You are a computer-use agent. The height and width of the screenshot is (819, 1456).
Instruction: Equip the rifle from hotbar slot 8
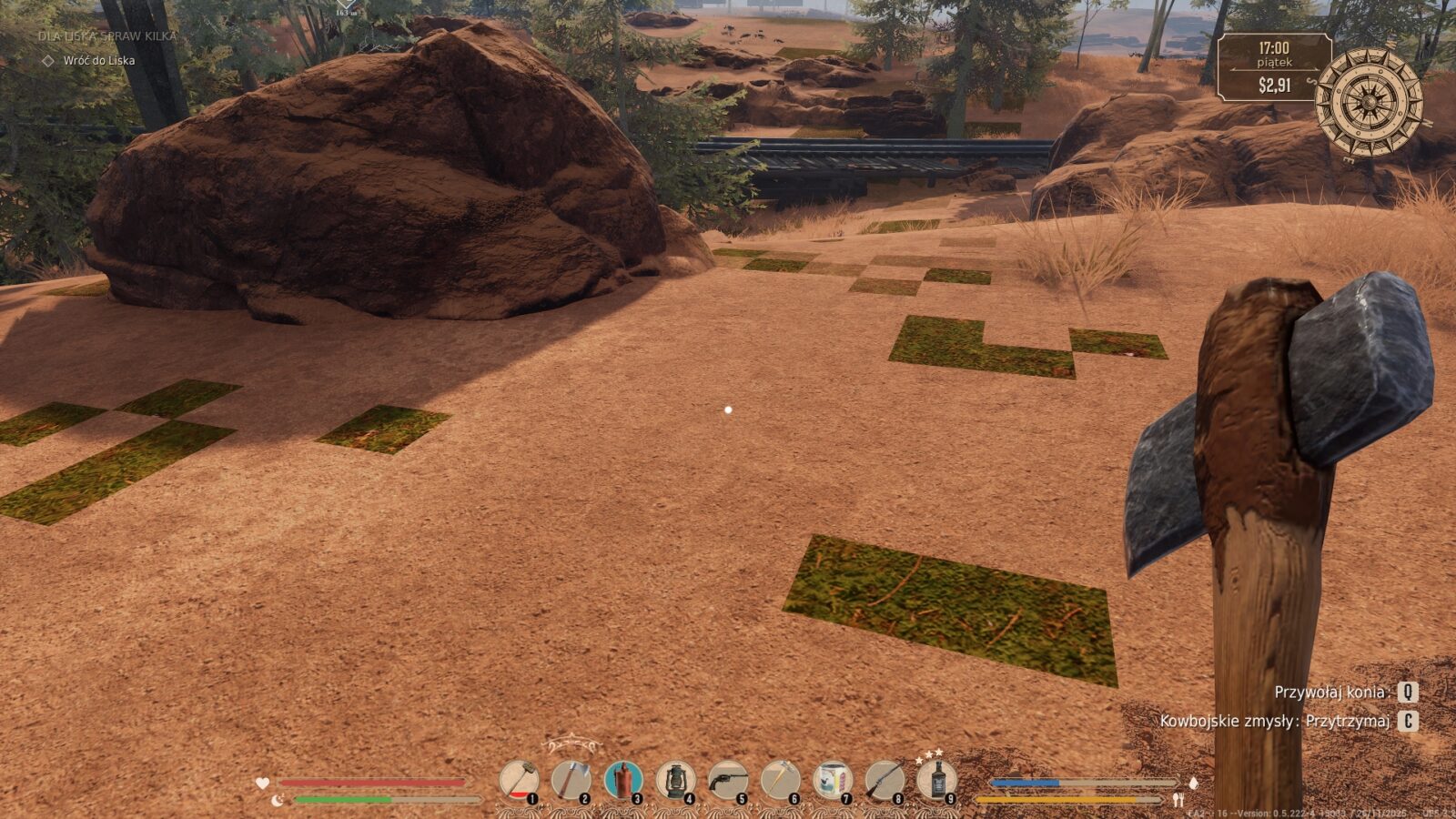click(x=885, y=781)
